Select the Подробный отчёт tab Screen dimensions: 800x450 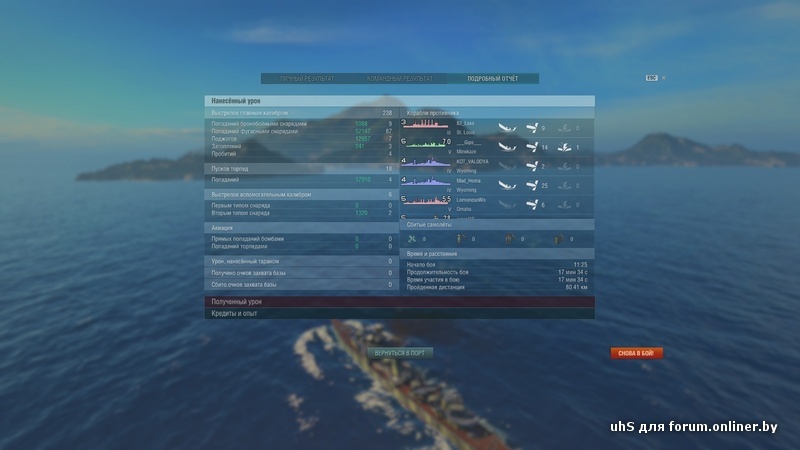tap(492, 78)
